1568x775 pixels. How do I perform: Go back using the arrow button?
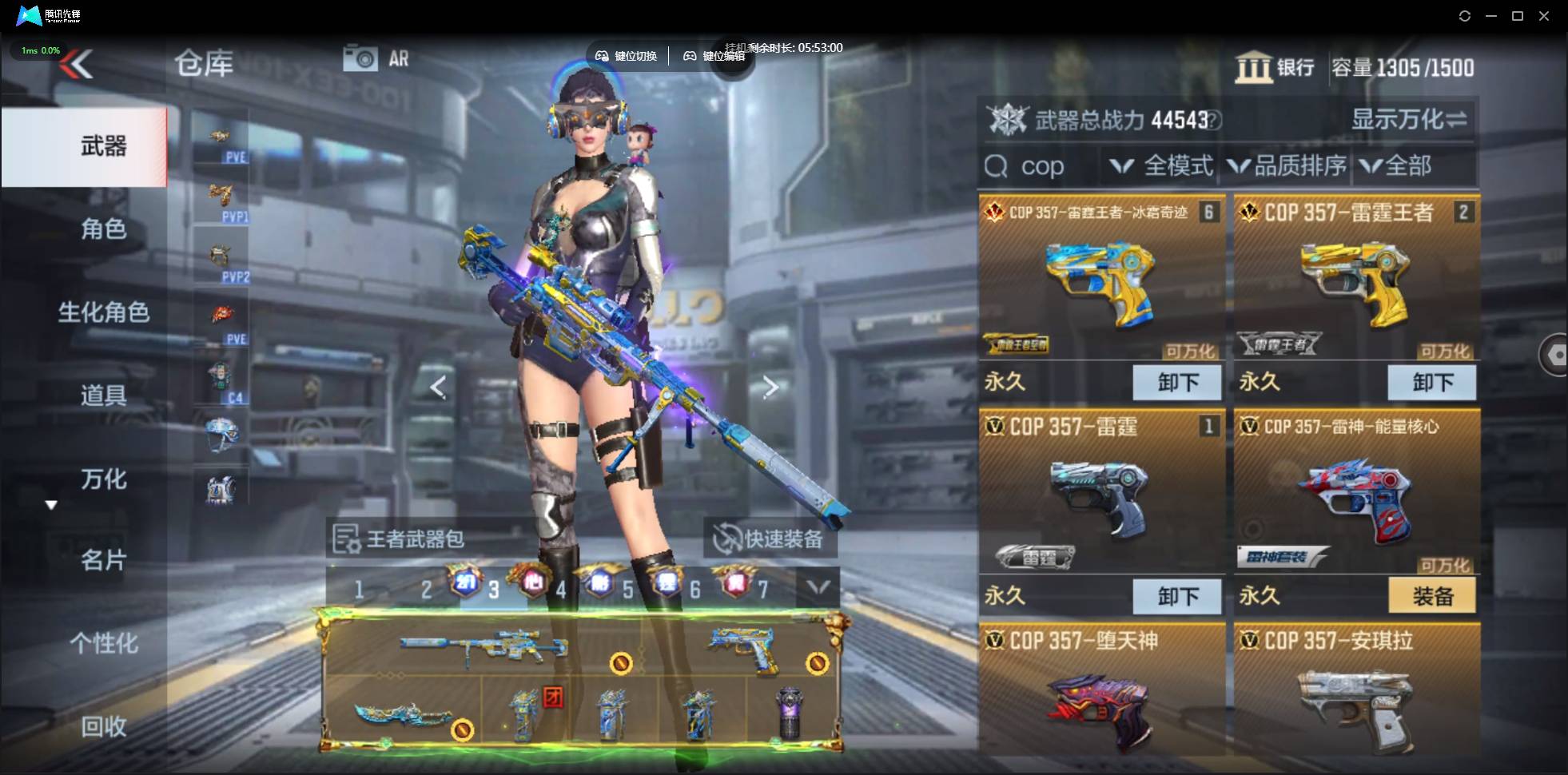pyautogui.click(x=78, y=64)
